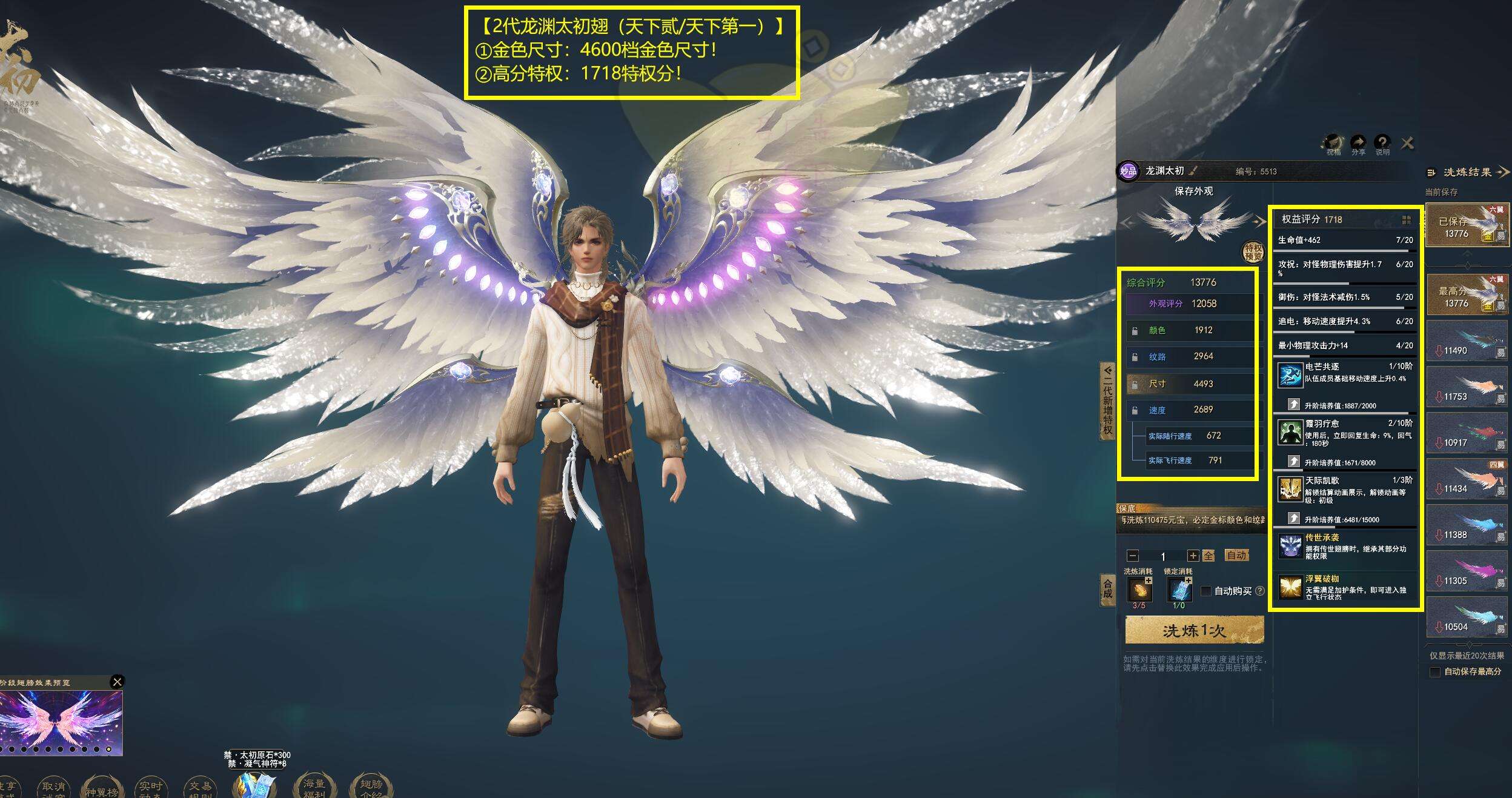Screen dimensions: 1512x798
Task: Open the 祝福 blessing icon
Action: point(1333,144)
